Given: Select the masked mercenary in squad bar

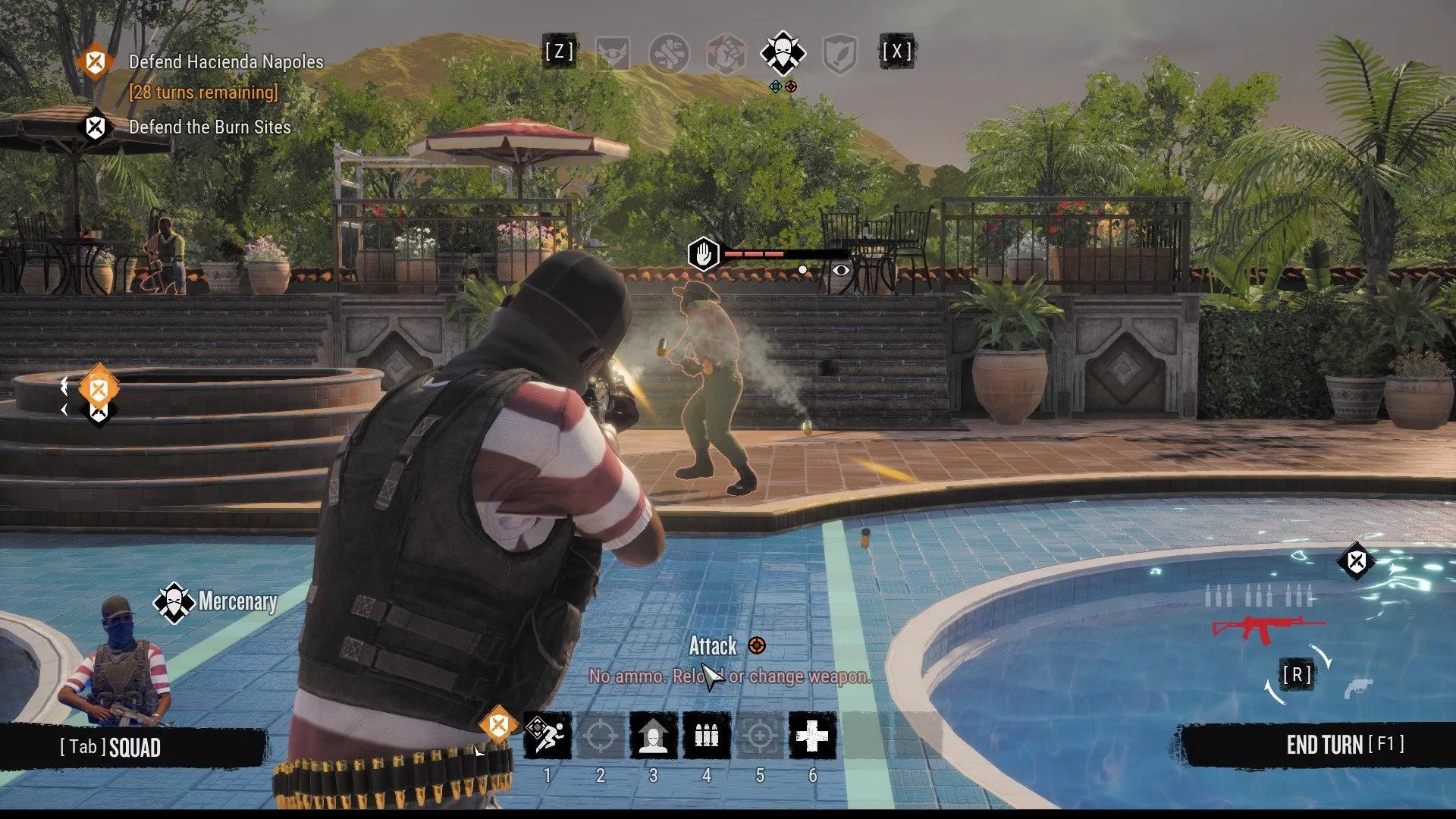Looking at the screenshot, I should [783, 53].
